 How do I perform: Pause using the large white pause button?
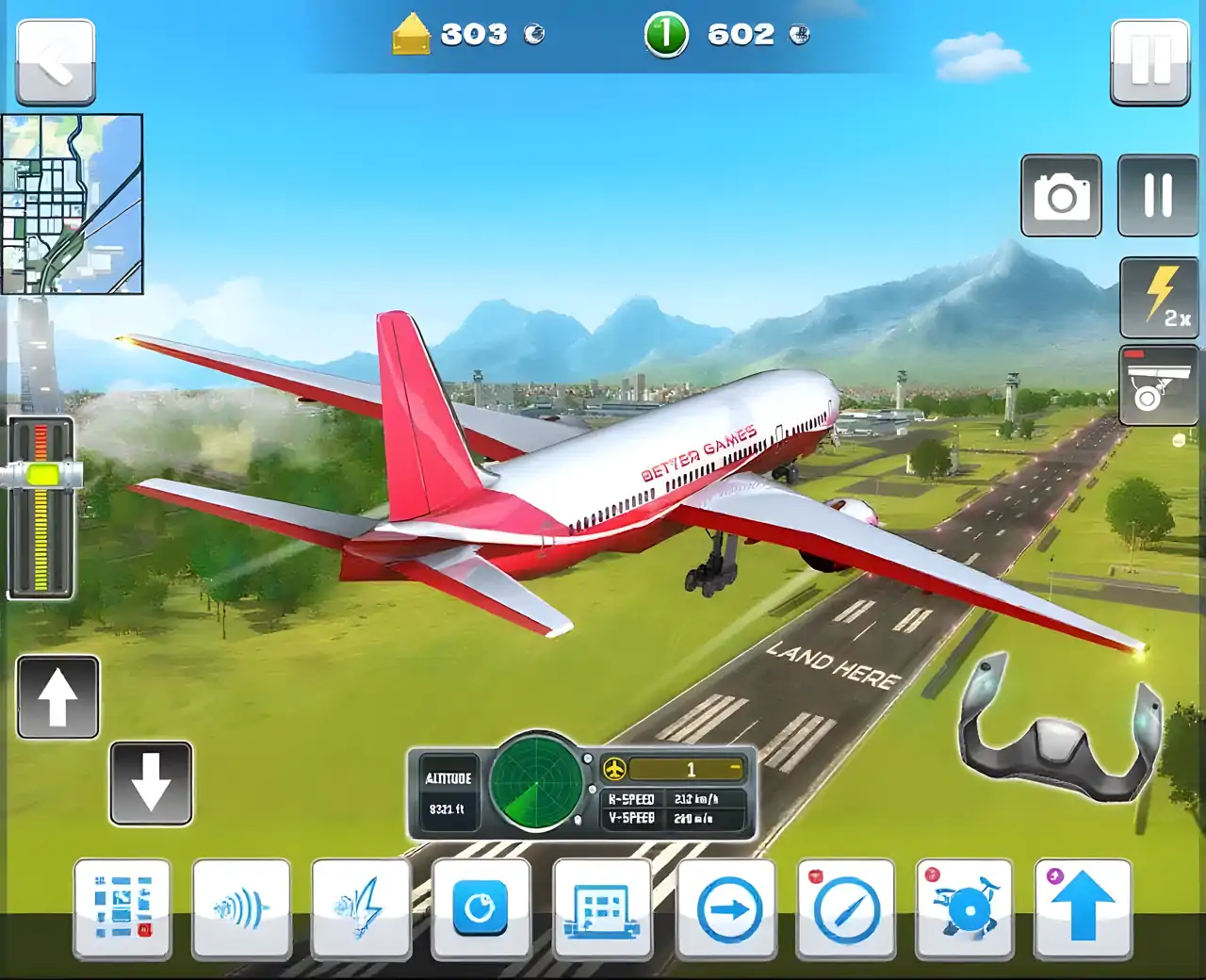click(x=1150, y=61)
